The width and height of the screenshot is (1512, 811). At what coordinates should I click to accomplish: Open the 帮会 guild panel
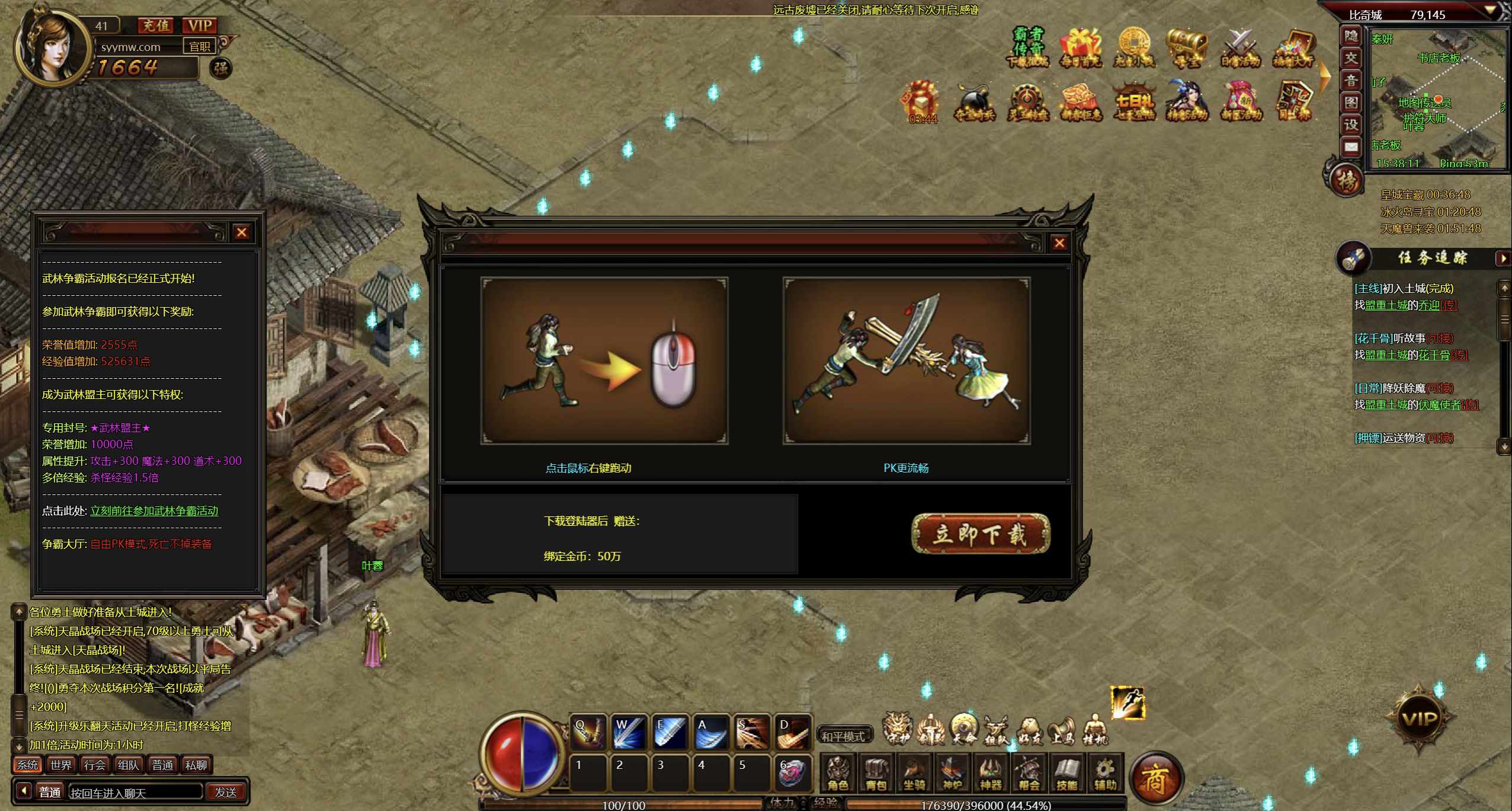[1029, 774]
